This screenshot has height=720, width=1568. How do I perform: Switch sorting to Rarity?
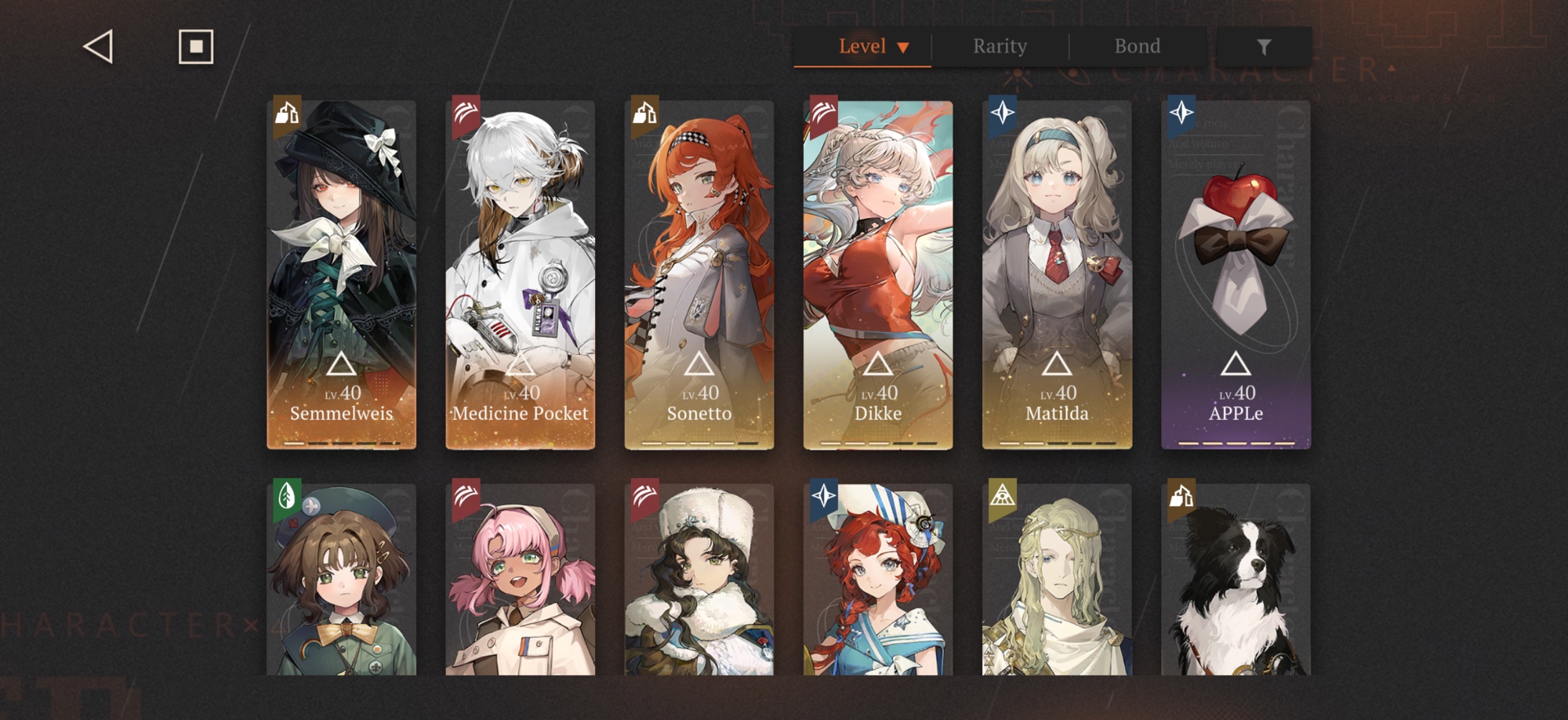1000,46
